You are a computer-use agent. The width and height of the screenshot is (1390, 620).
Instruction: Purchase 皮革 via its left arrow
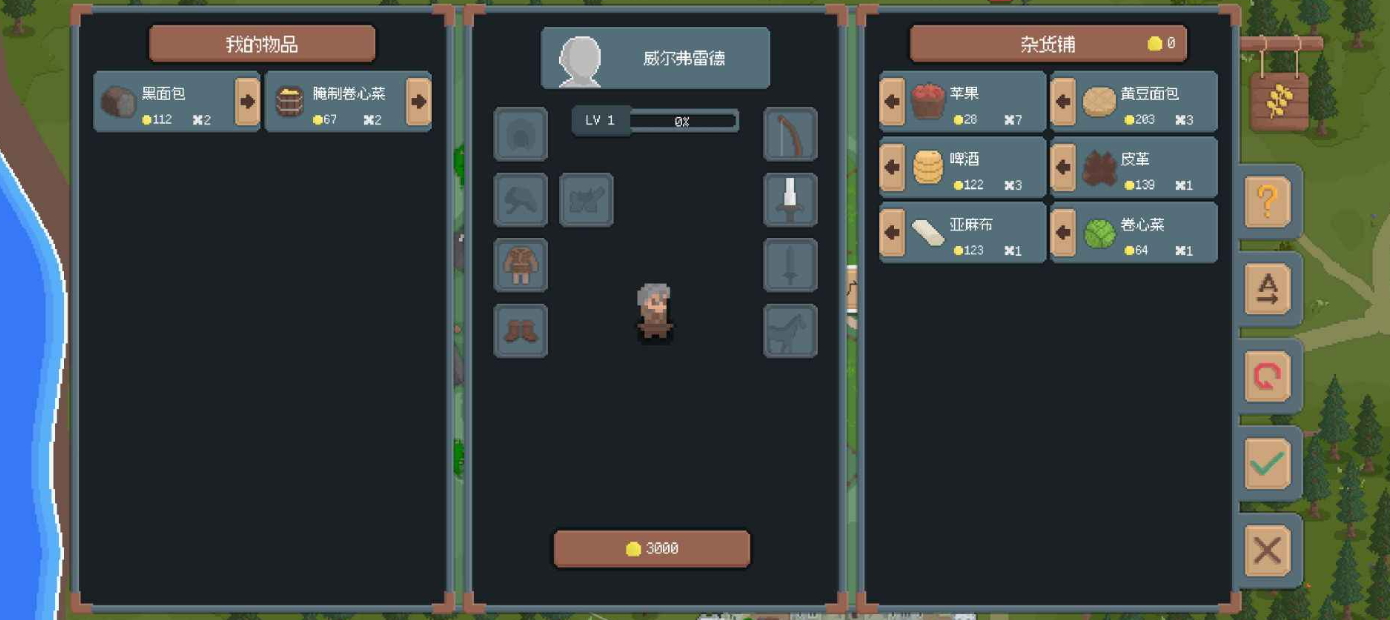tap(1063, 167)
